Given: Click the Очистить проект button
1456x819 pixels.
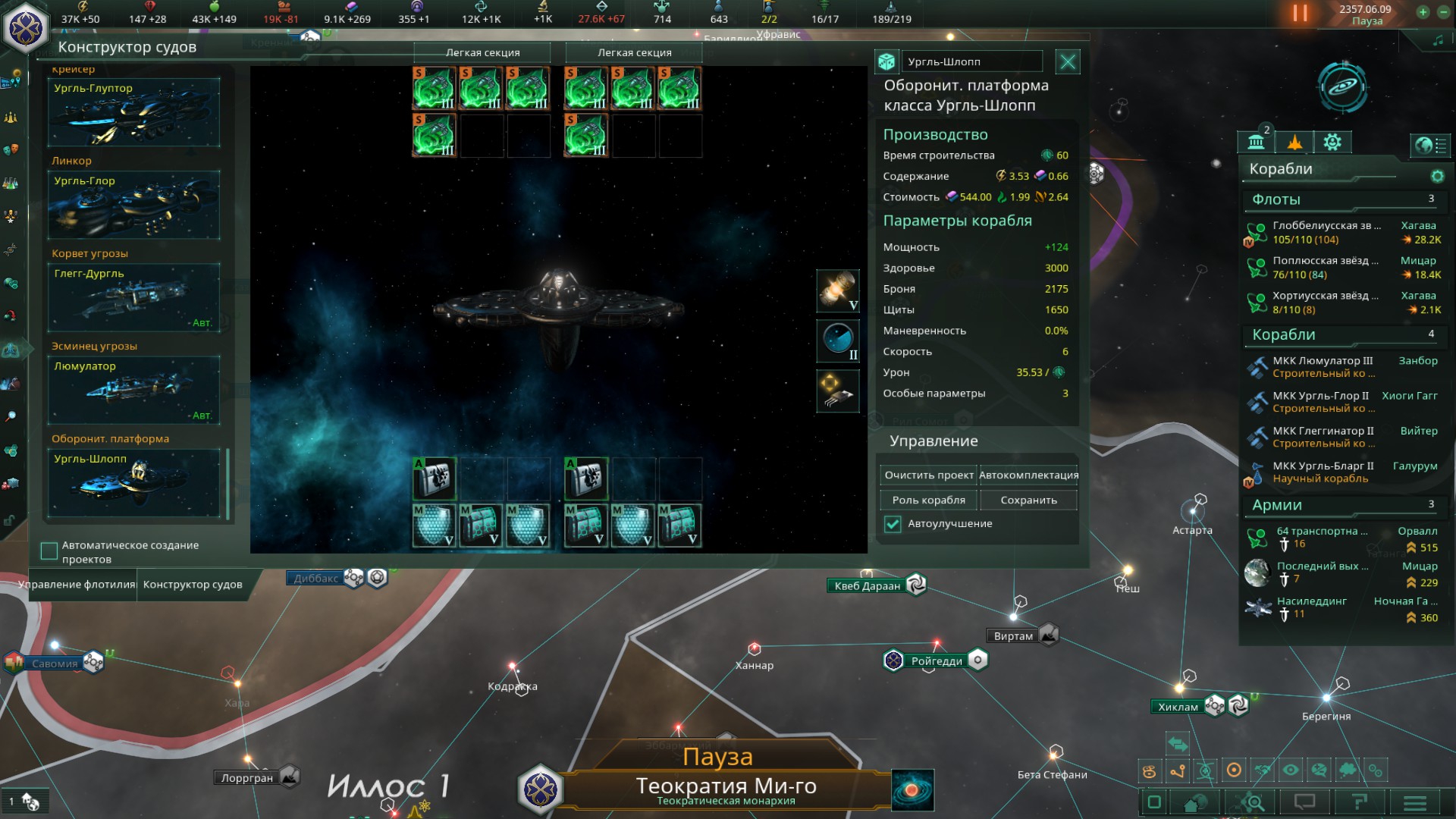Looking at the screenshot, I should 928,475.
